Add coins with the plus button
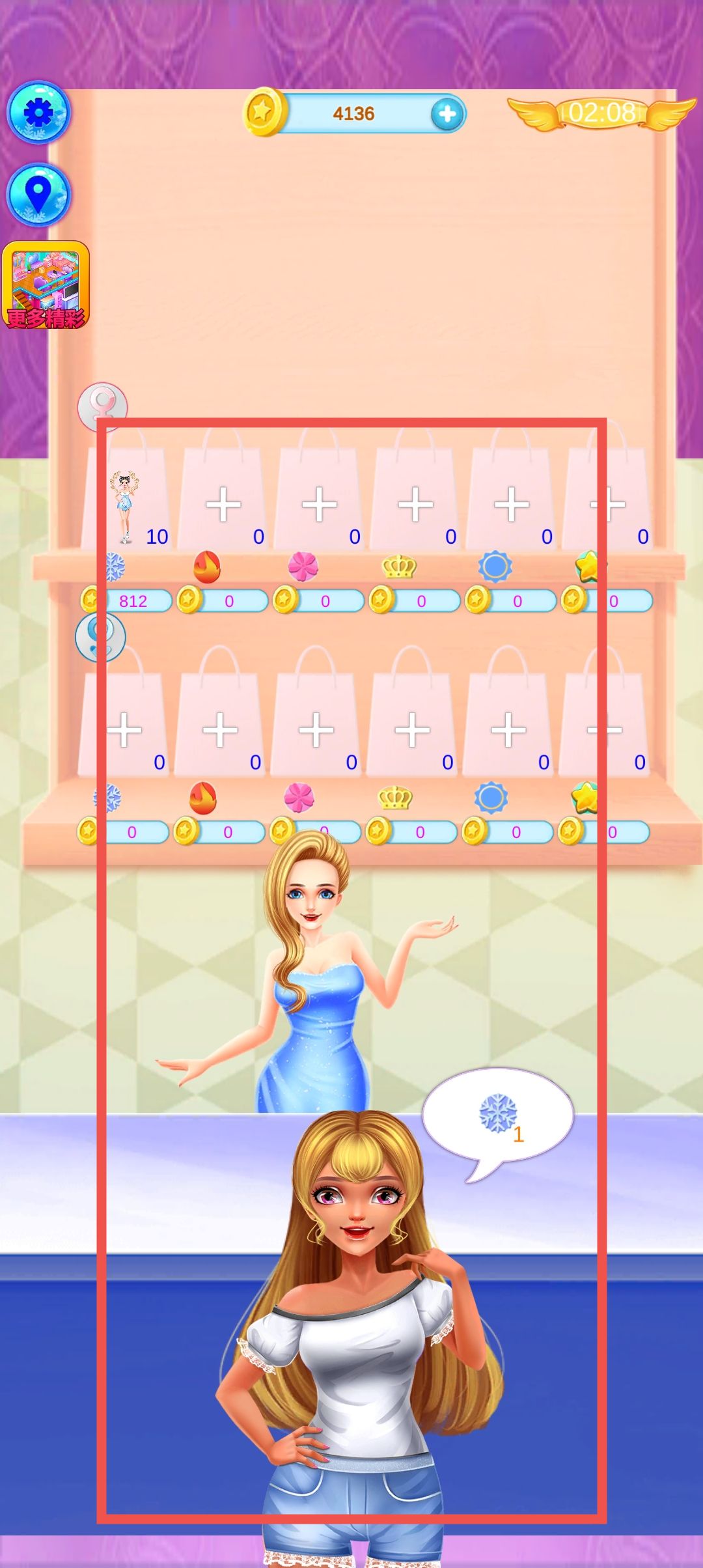This screenshot has height=1568, width=703. [x=447, y=115]
